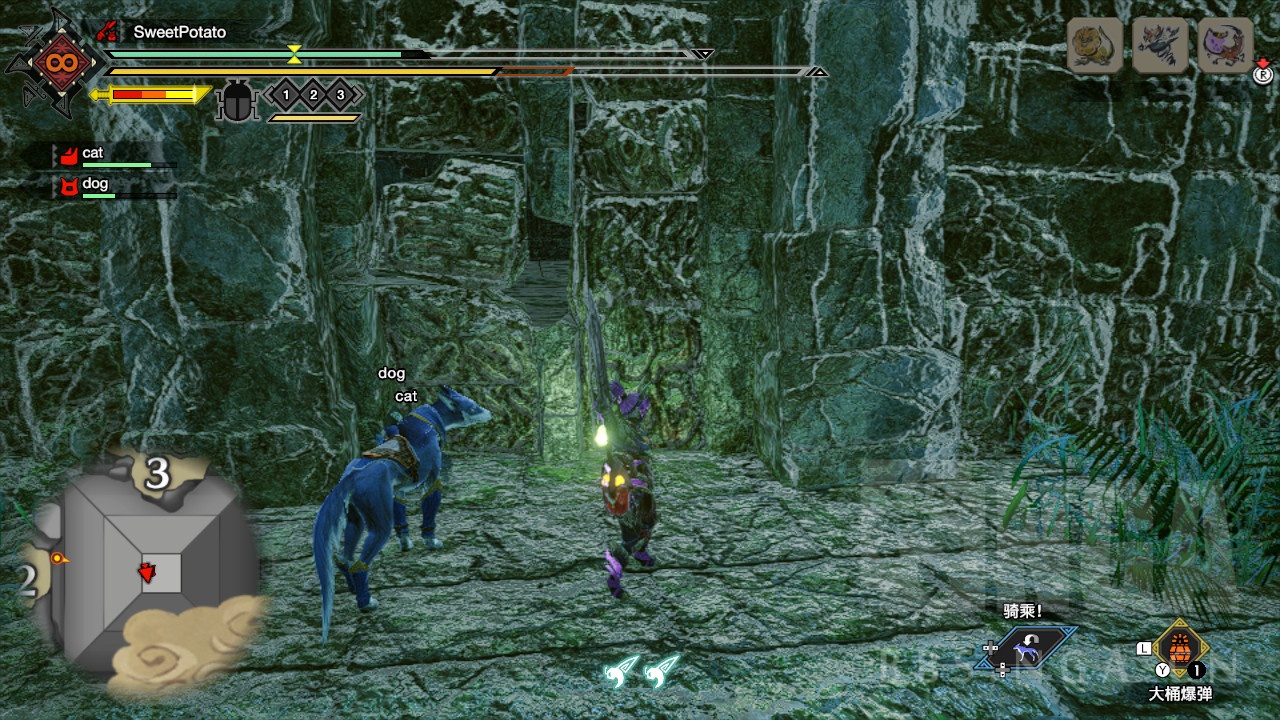Open the minimap
The width and height of the screenshot is (1280, 720).
pyautogui.click(x=145, y=565)
